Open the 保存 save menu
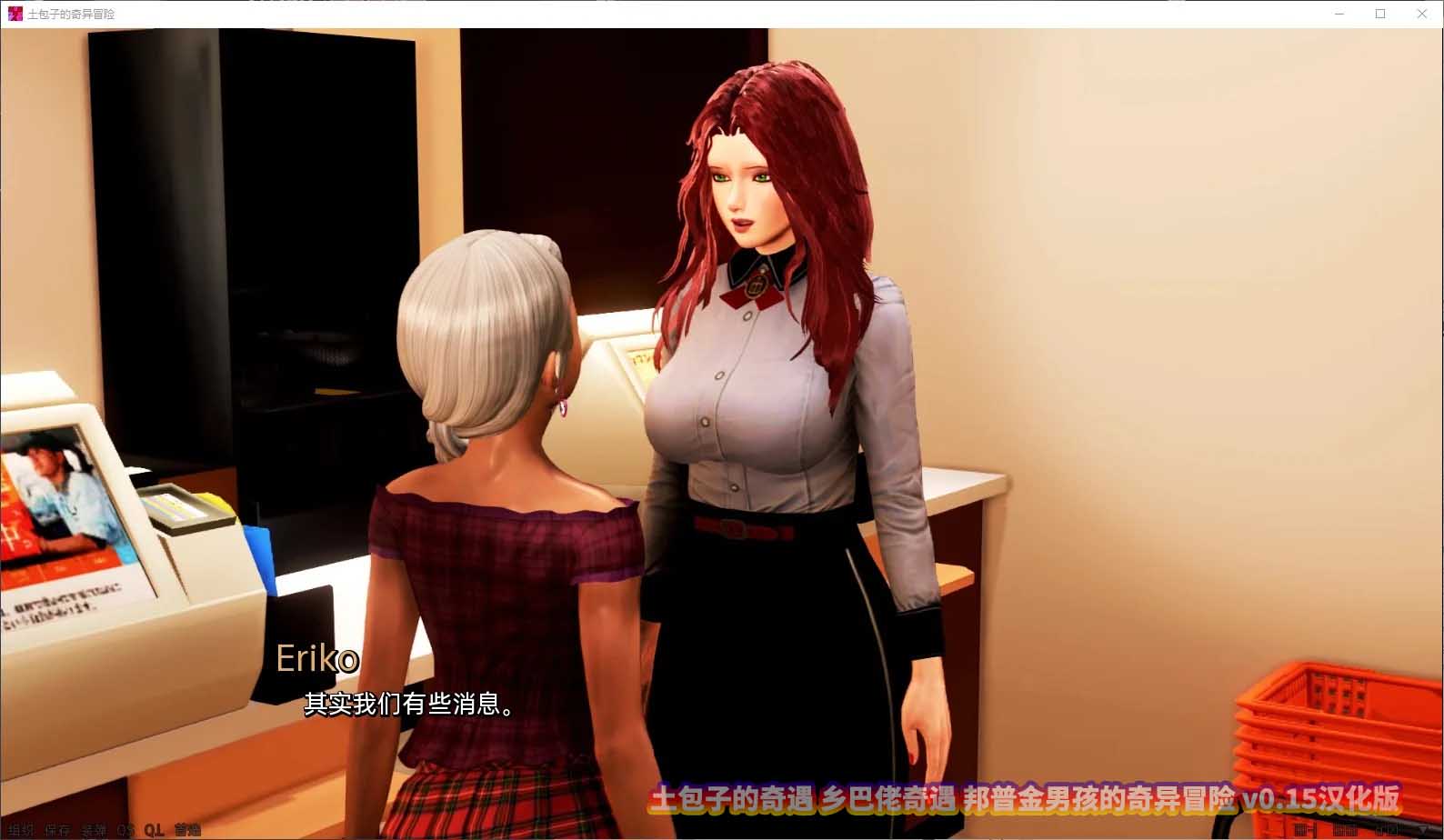The width and height of the screenshot is (1444, 840). 57,830
